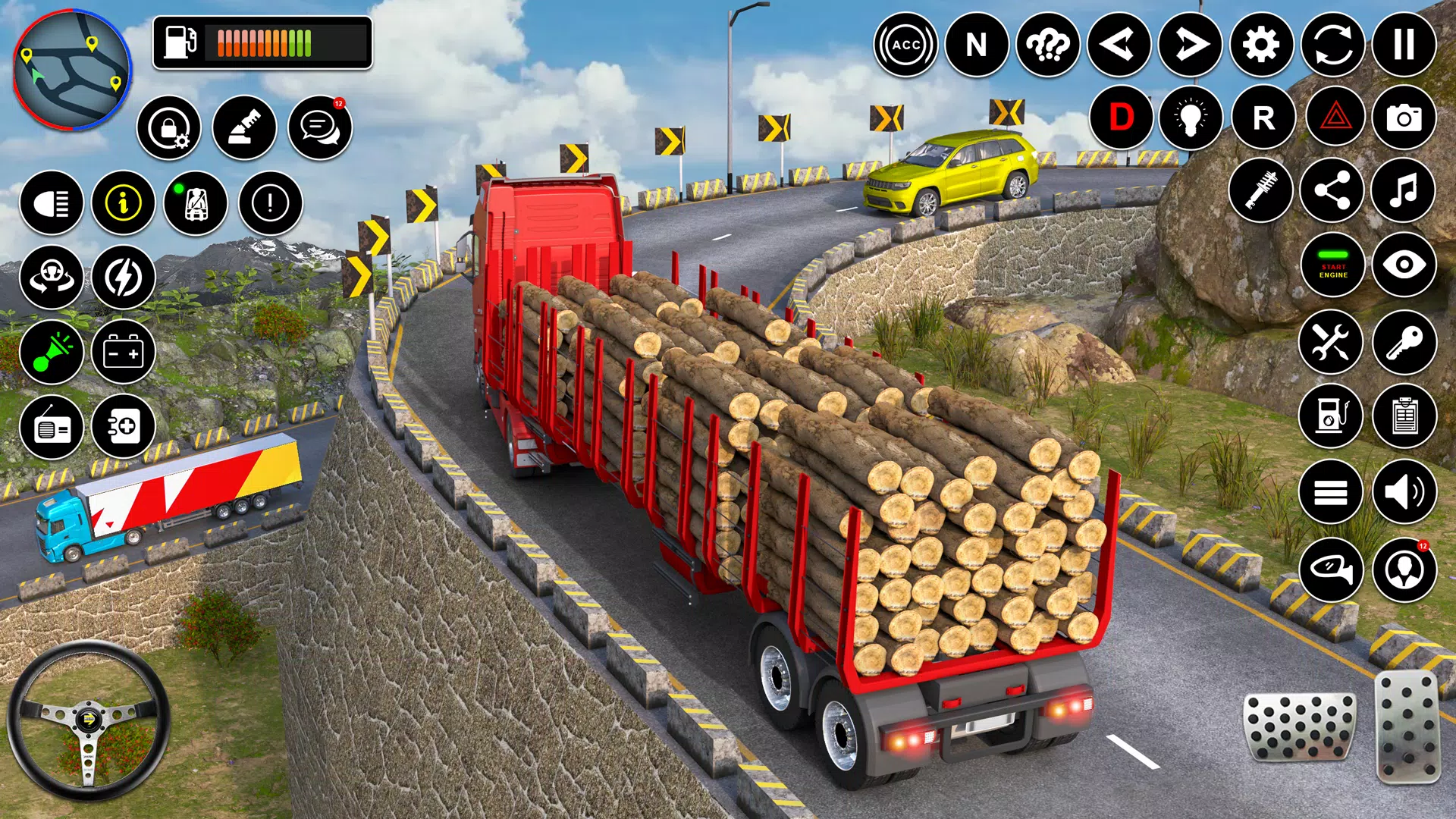This screenshot has width=1456, height=819.
Task: Select Reverse (R) gear
Action: [x=1263, y=118]
